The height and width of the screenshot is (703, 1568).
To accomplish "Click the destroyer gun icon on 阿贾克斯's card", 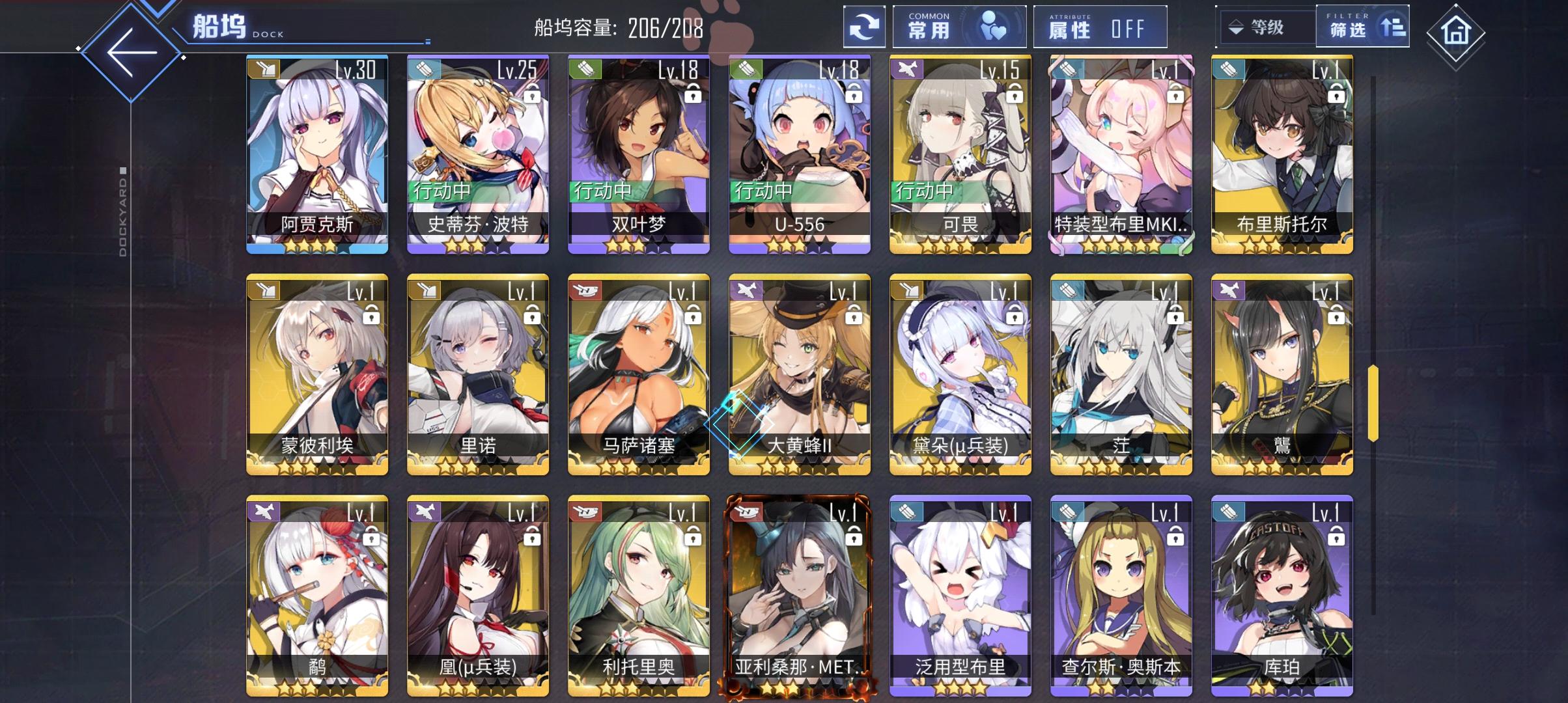I will (266, 70).
